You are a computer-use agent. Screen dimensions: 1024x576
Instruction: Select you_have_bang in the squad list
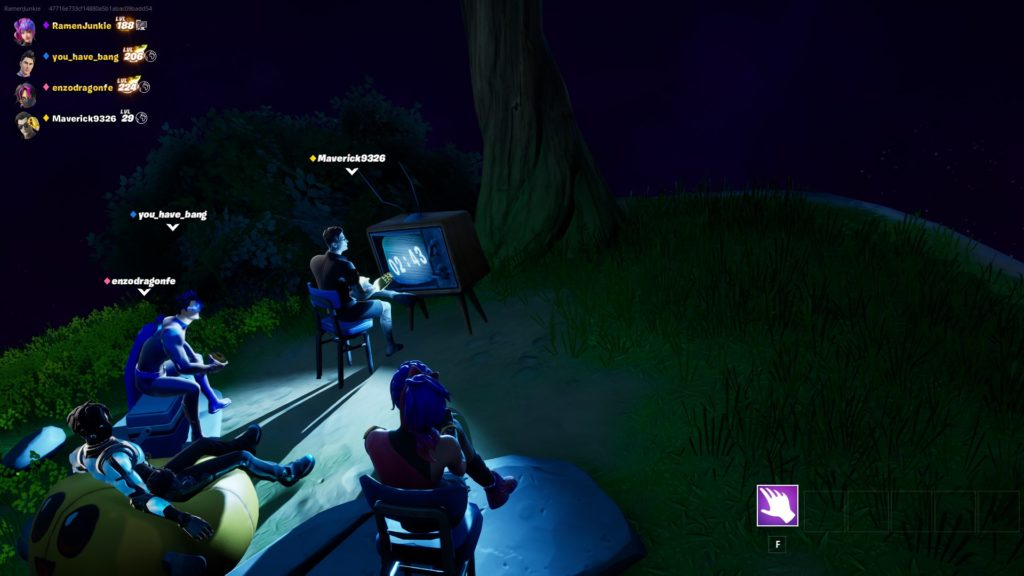85,57
